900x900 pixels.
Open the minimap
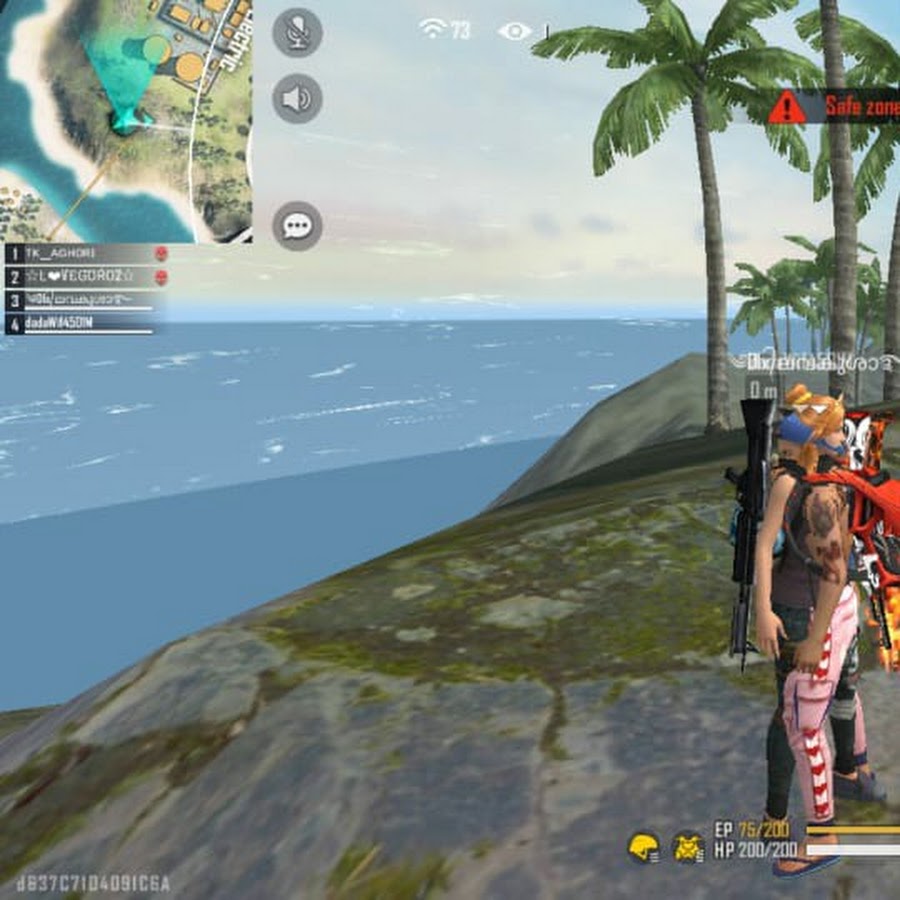(125, 120)
